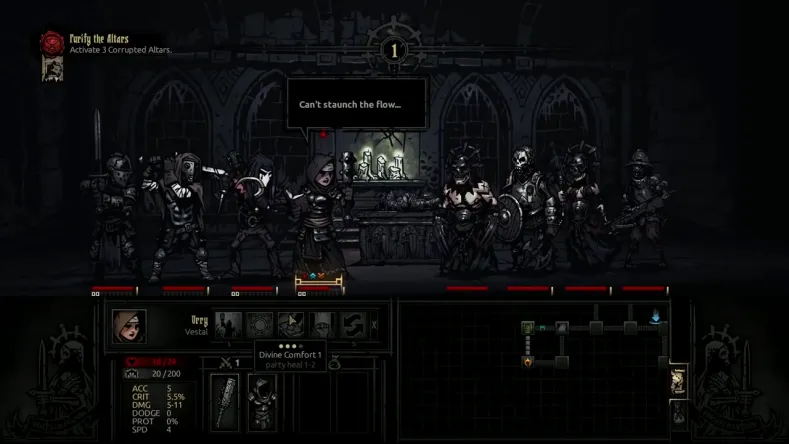Select the Vestal hero portrait
Screen dimensions: 789x444
(x=130, y=326)
